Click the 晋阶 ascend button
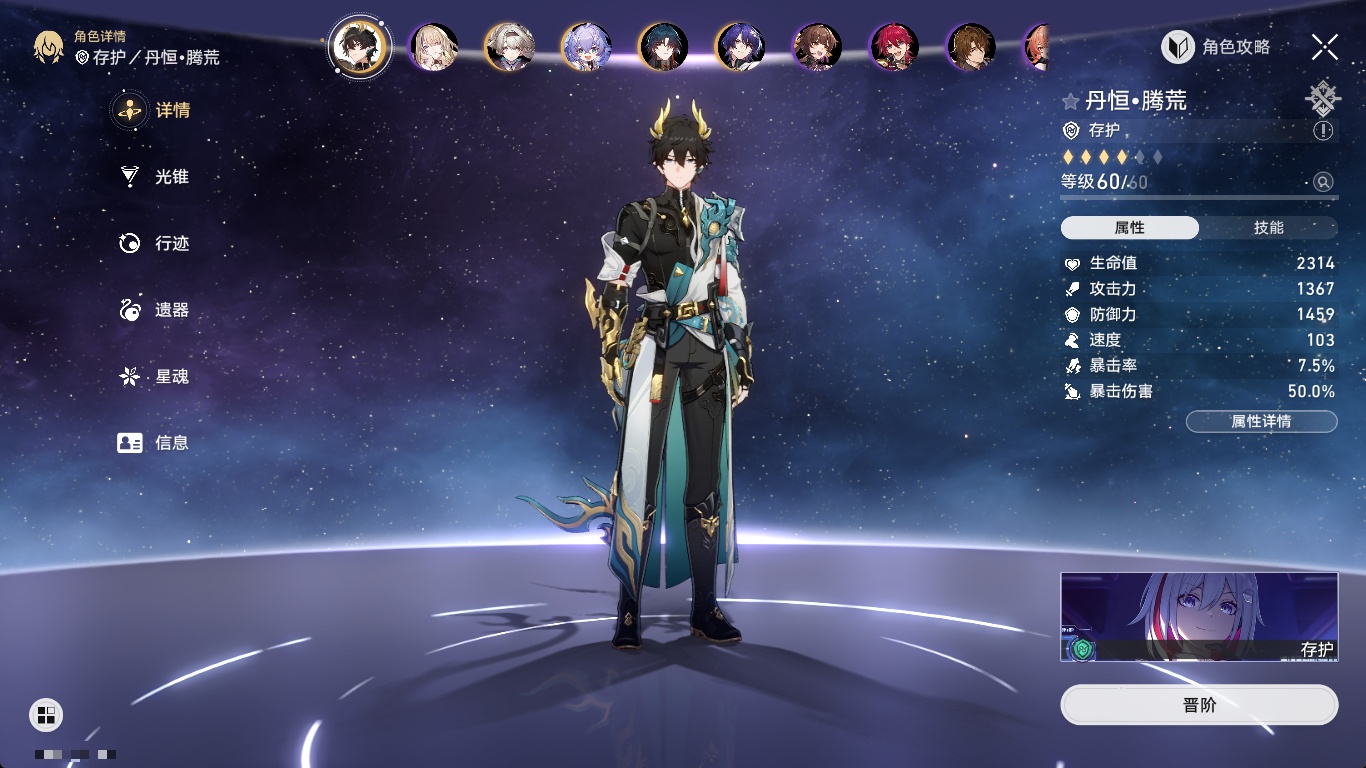This screenshot has height=768, width=1366. coord(1199,705)
